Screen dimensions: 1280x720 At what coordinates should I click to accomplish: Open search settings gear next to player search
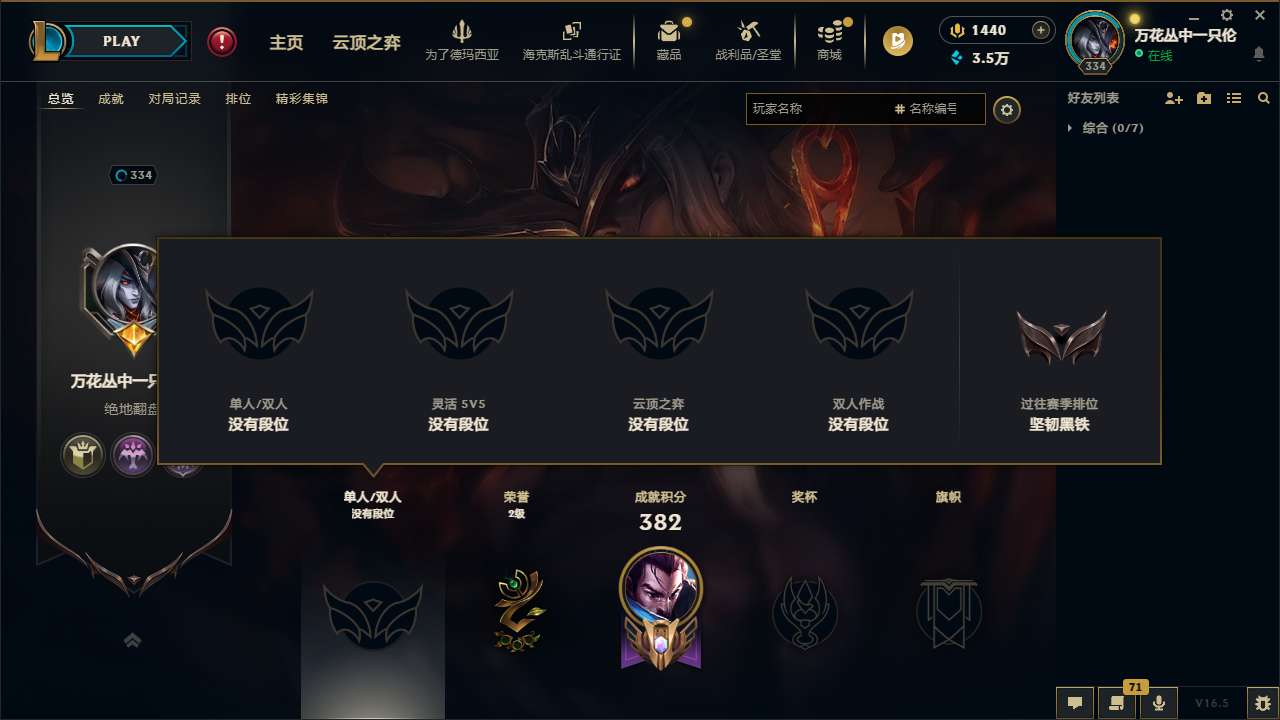[1008, 110]
